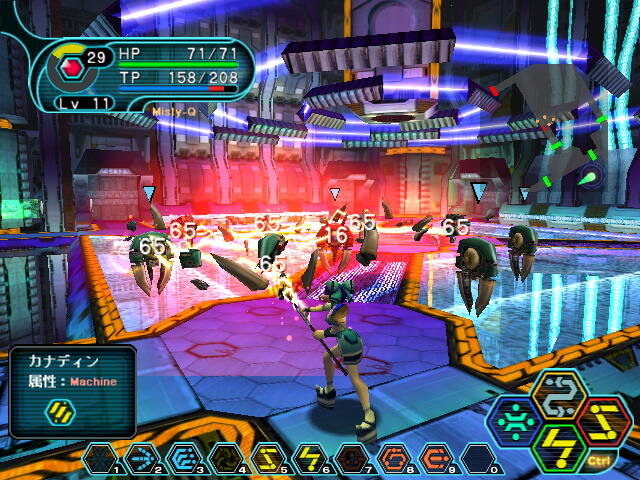Cast the yellow technique in slot 5
This screenshot has width=640, height=480.
click(x=268, y=459)
